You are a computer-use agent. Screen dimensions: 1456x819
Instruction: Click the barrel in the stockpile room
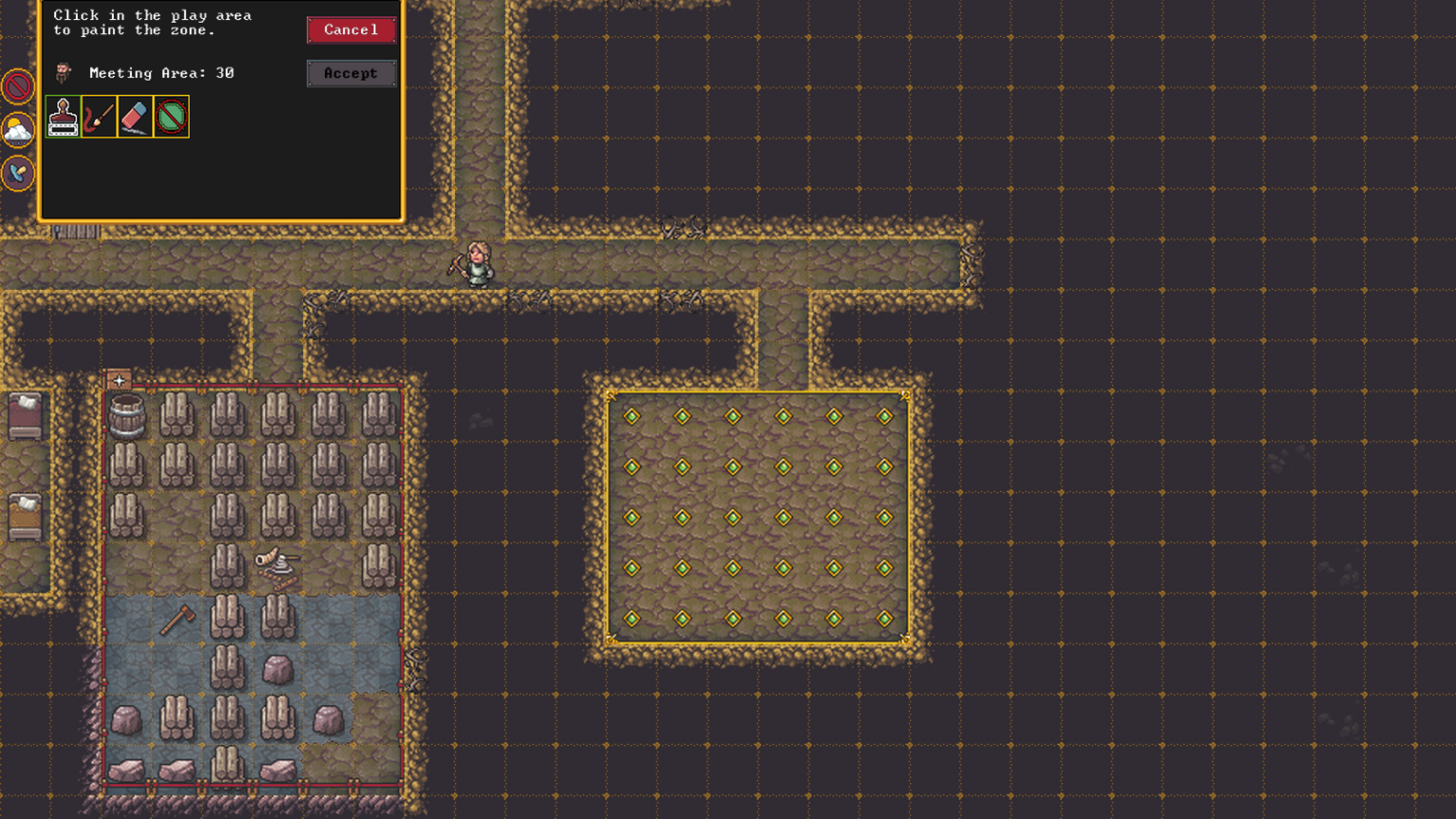pyautogui.click(x=128, y=414)
